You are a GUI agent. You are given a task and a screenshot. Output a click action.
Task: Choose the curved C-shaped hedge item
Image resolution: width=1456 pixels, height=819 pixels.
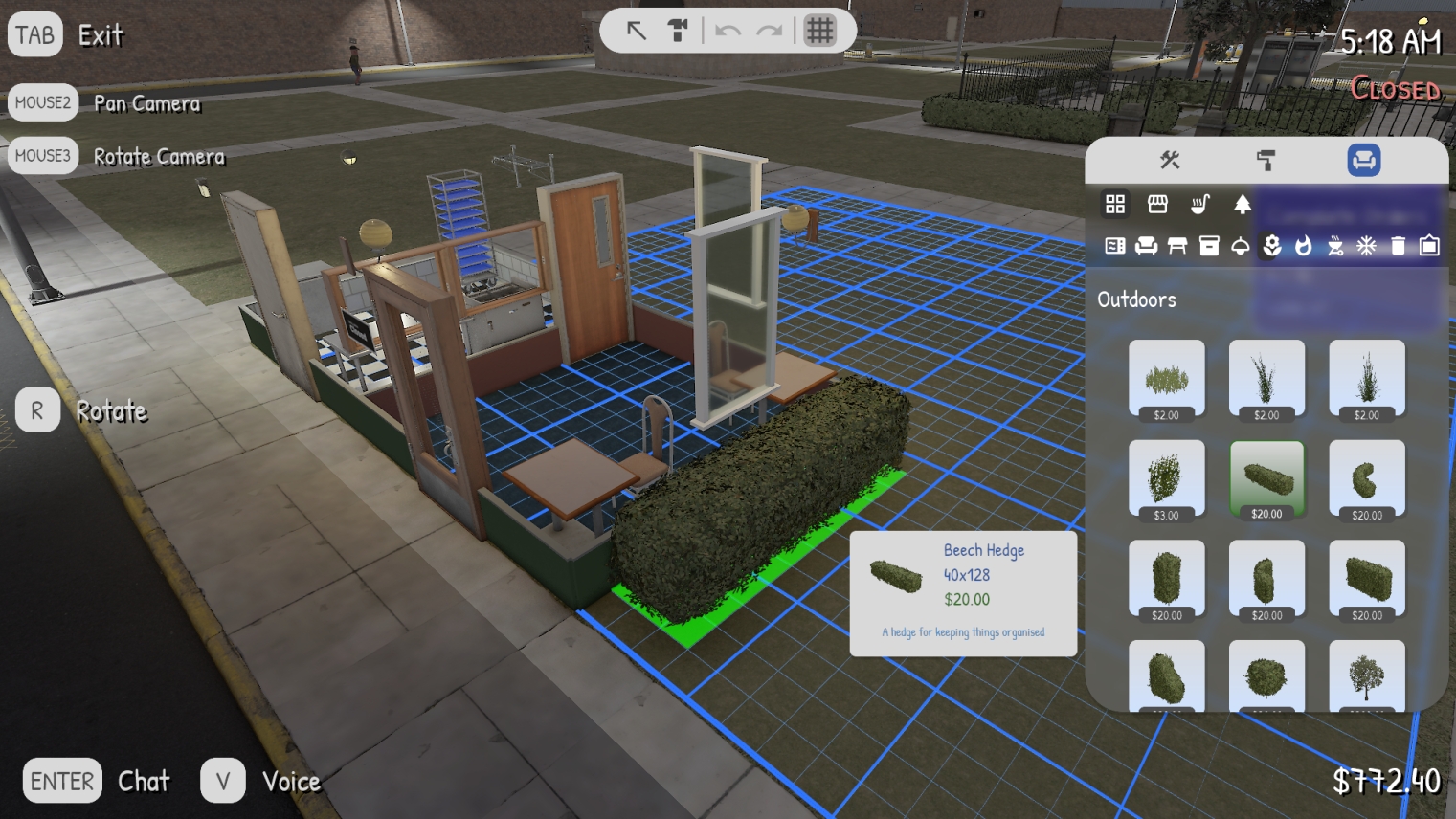click(x=1366, y=478)
